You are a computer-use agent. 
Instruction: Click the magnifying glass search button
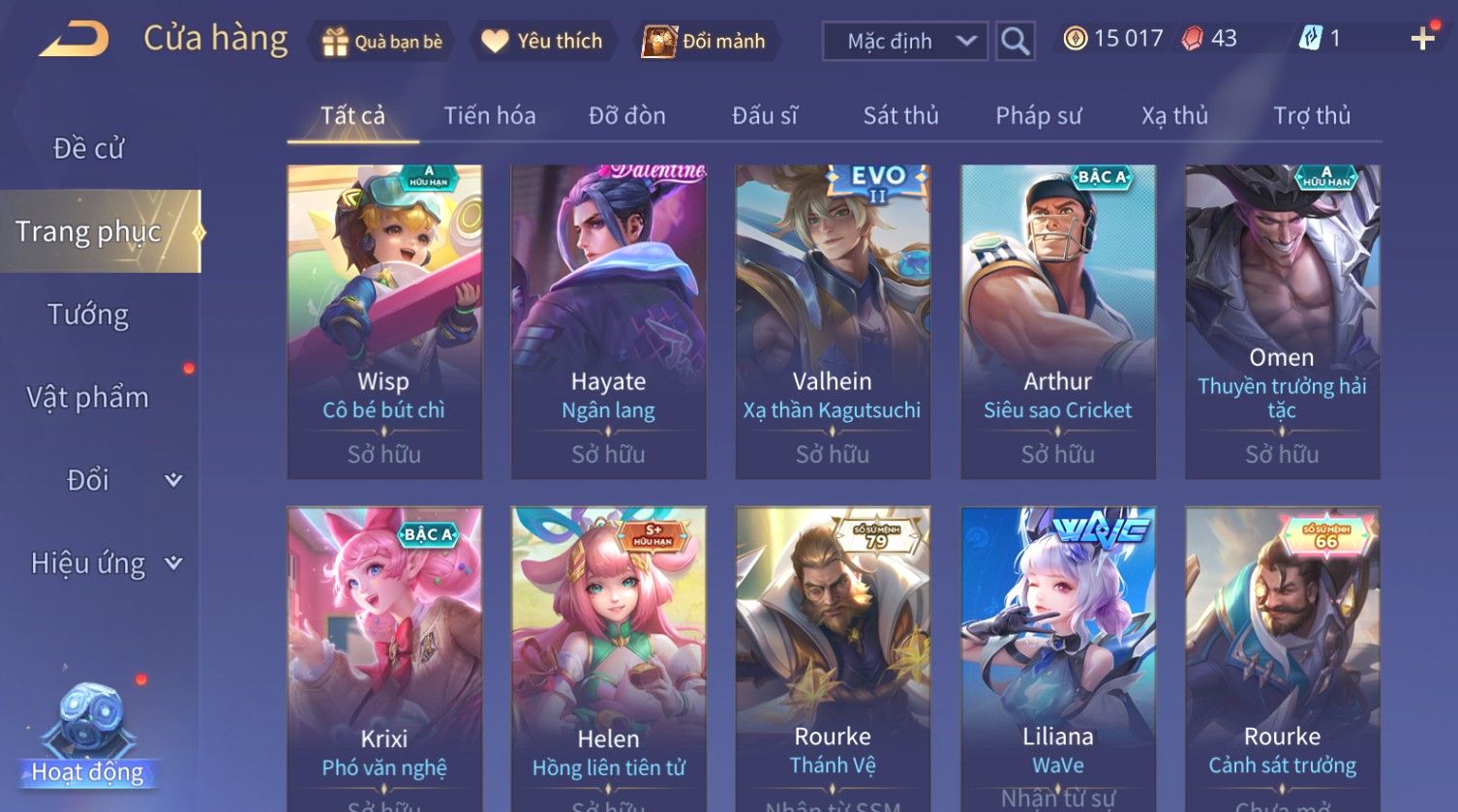(x=1015, y=42)
